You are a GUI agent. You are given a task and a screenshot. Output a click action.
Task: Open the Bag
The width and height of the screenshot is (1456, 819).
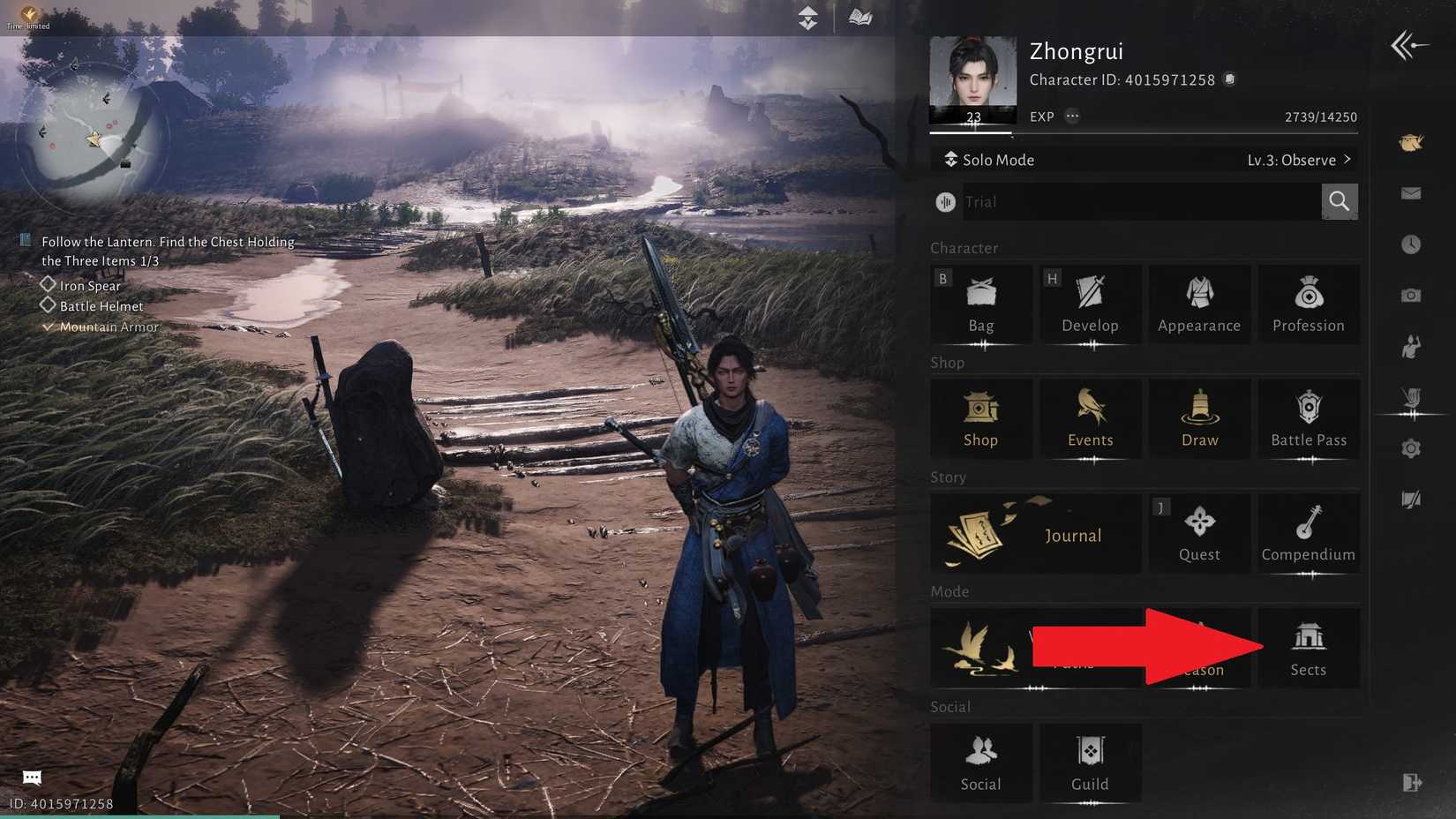coord(980,304)
